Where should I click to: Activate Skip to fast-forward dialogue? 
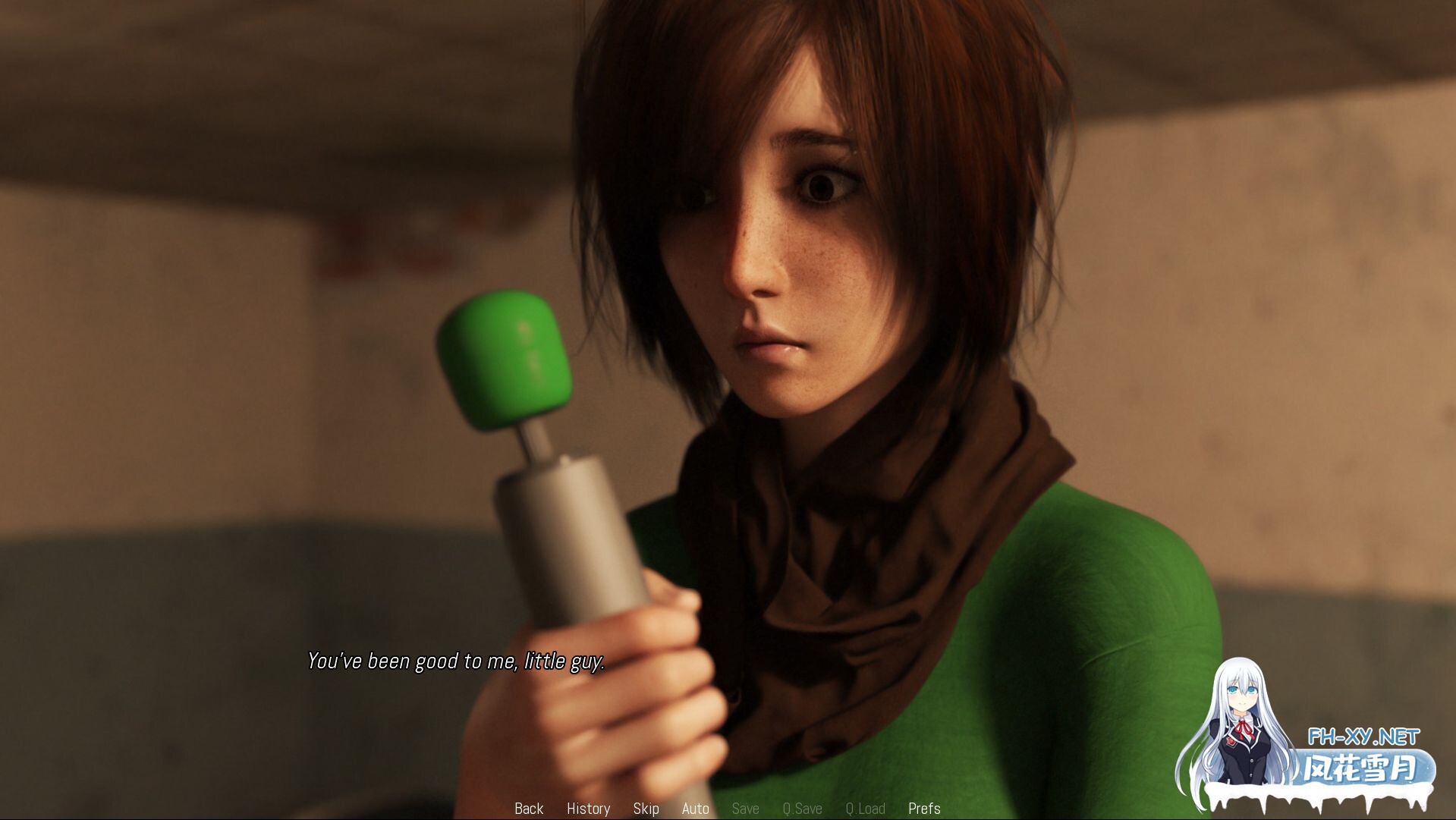pyautogui.click(x=646, y=809)
